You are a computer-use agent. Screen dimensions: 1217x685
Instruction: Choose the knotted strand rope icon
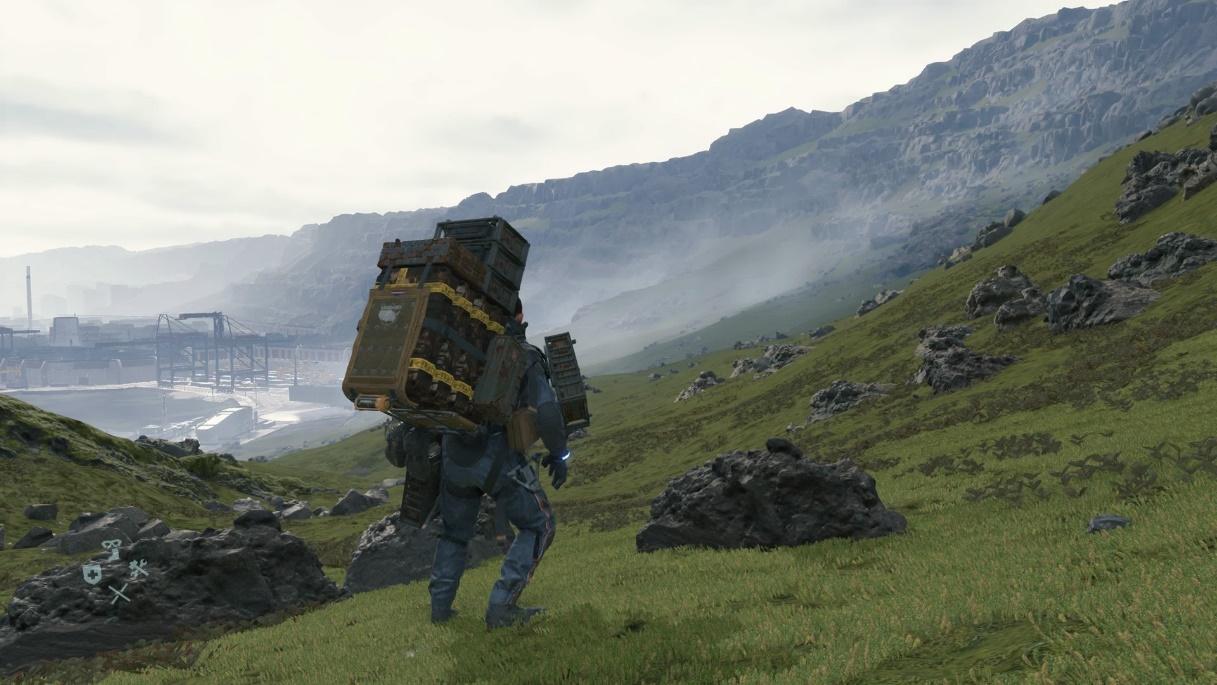click(112, 549)
